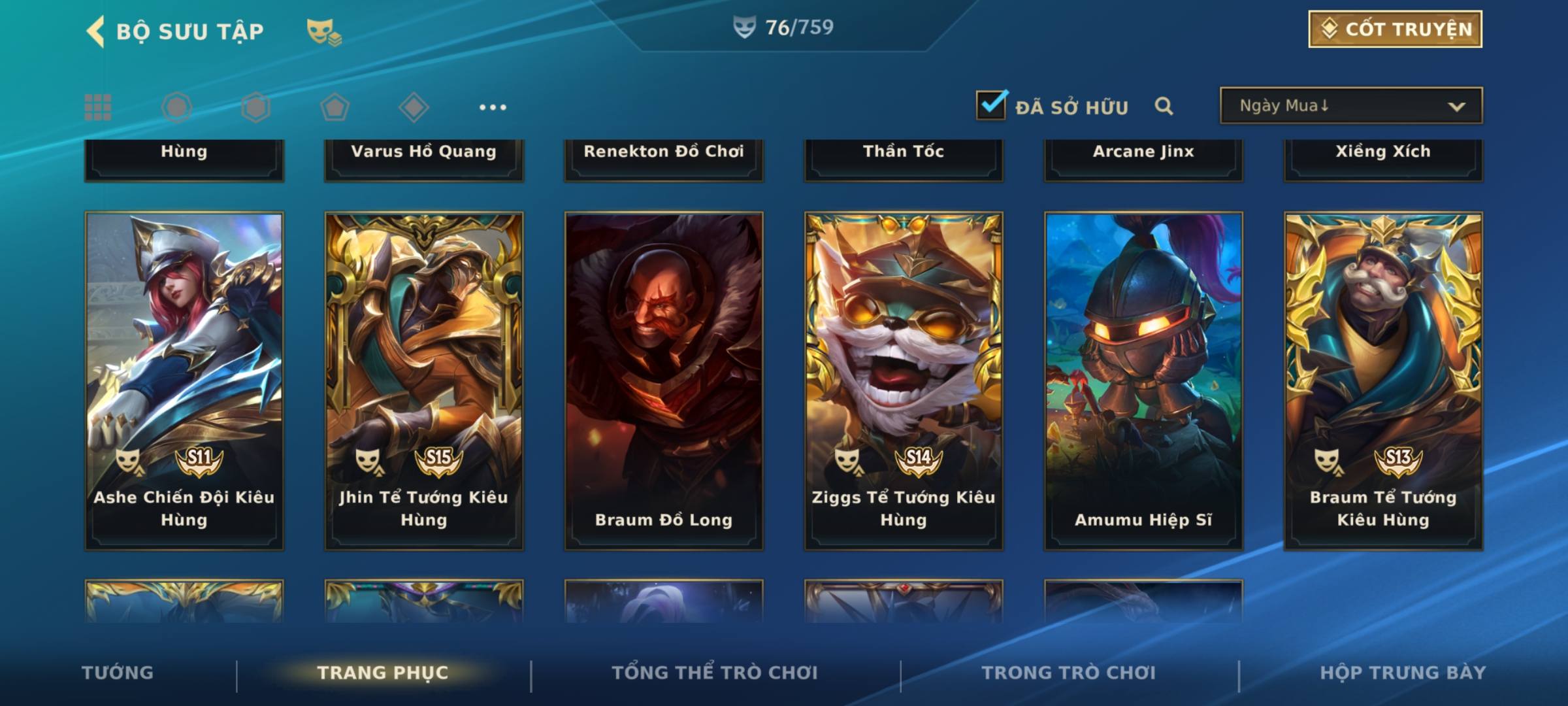The image size is (1568, 706).
Task: Open the Cốt Truyện button
Action: point(1395,29)
